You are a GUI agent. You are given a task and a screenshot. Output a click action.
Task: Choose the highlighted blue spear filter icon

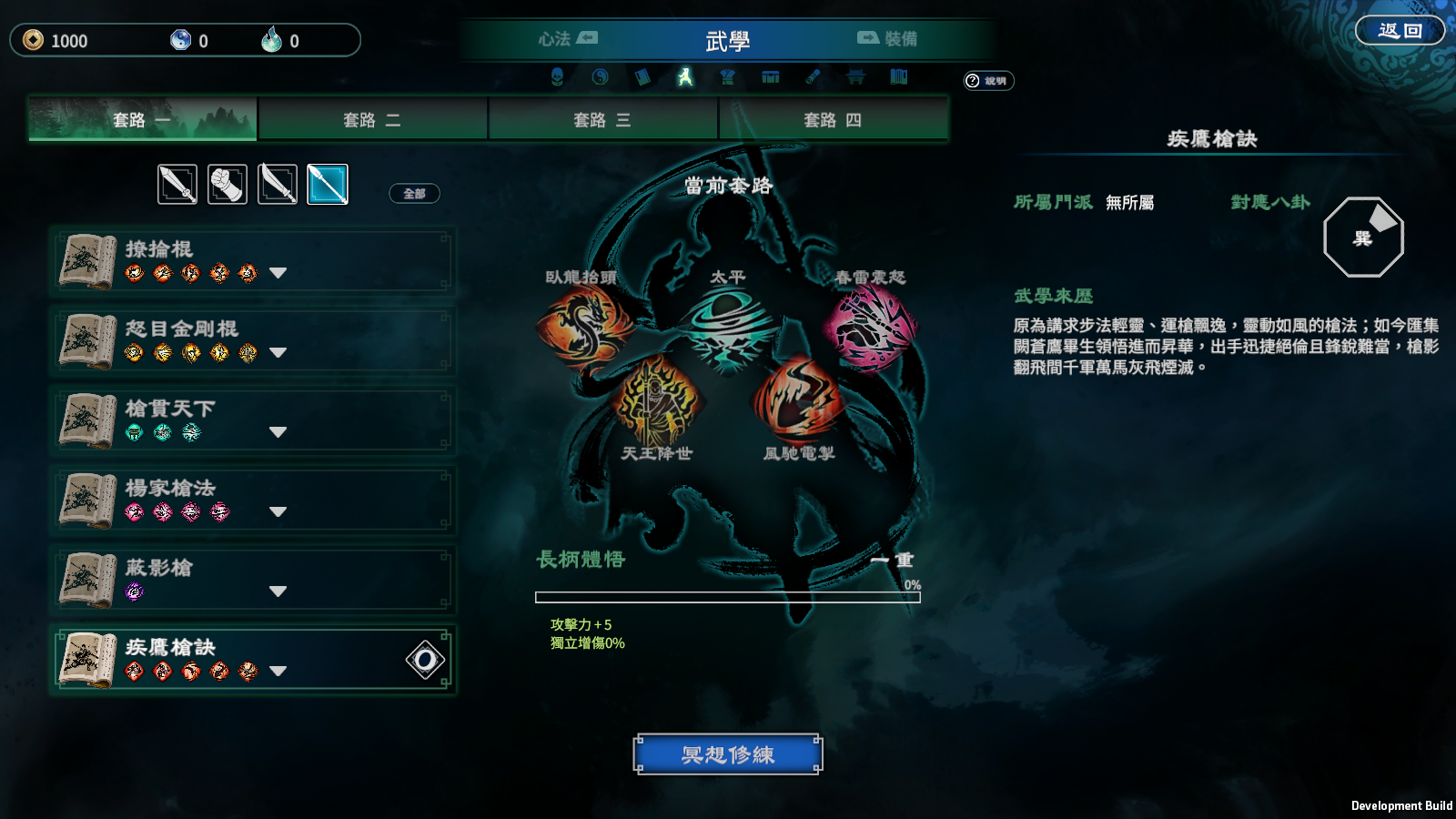pos(328,185)
